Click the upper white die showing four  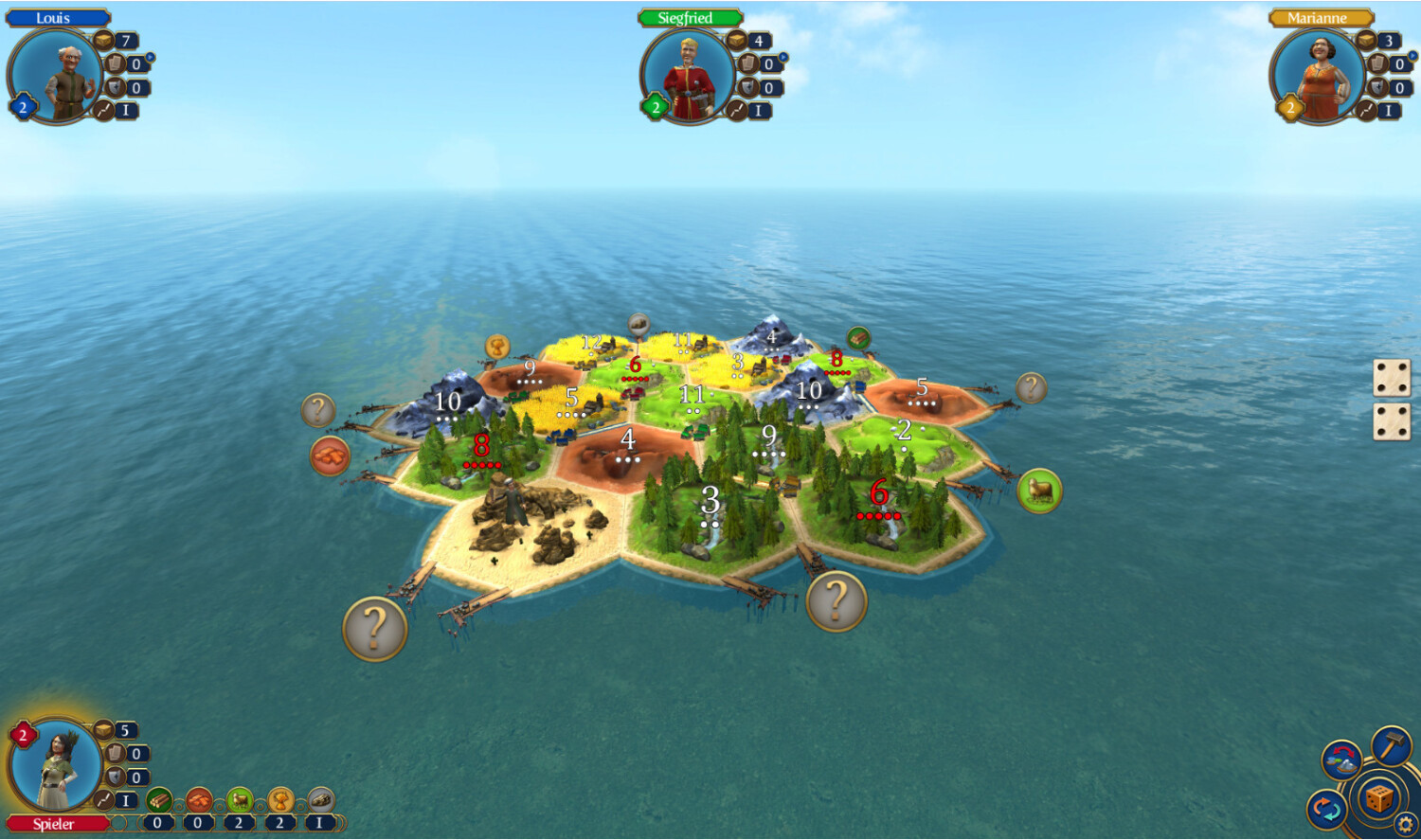click(1392, 378)
